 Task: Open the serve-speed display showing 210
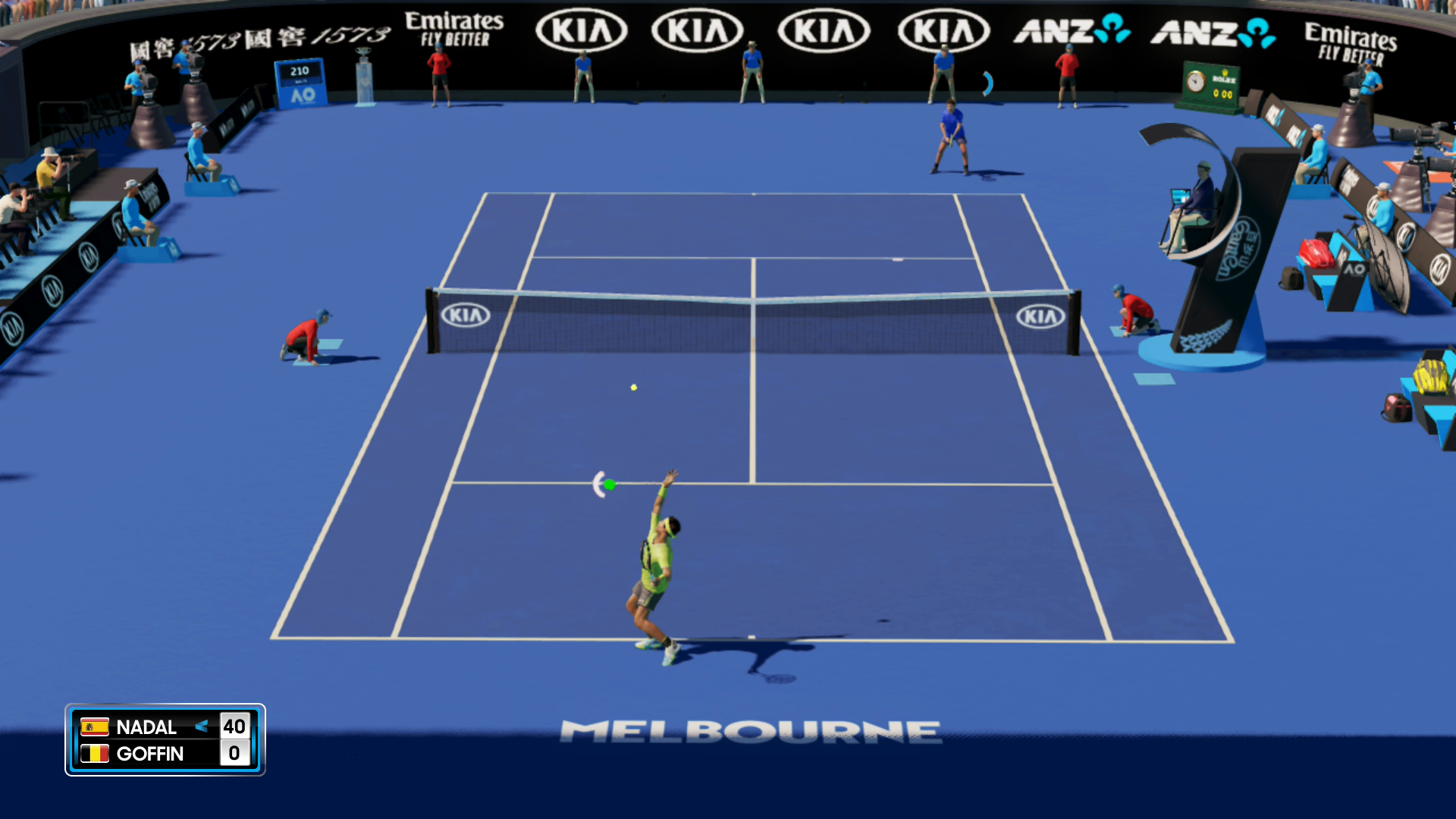coord(300,70)
